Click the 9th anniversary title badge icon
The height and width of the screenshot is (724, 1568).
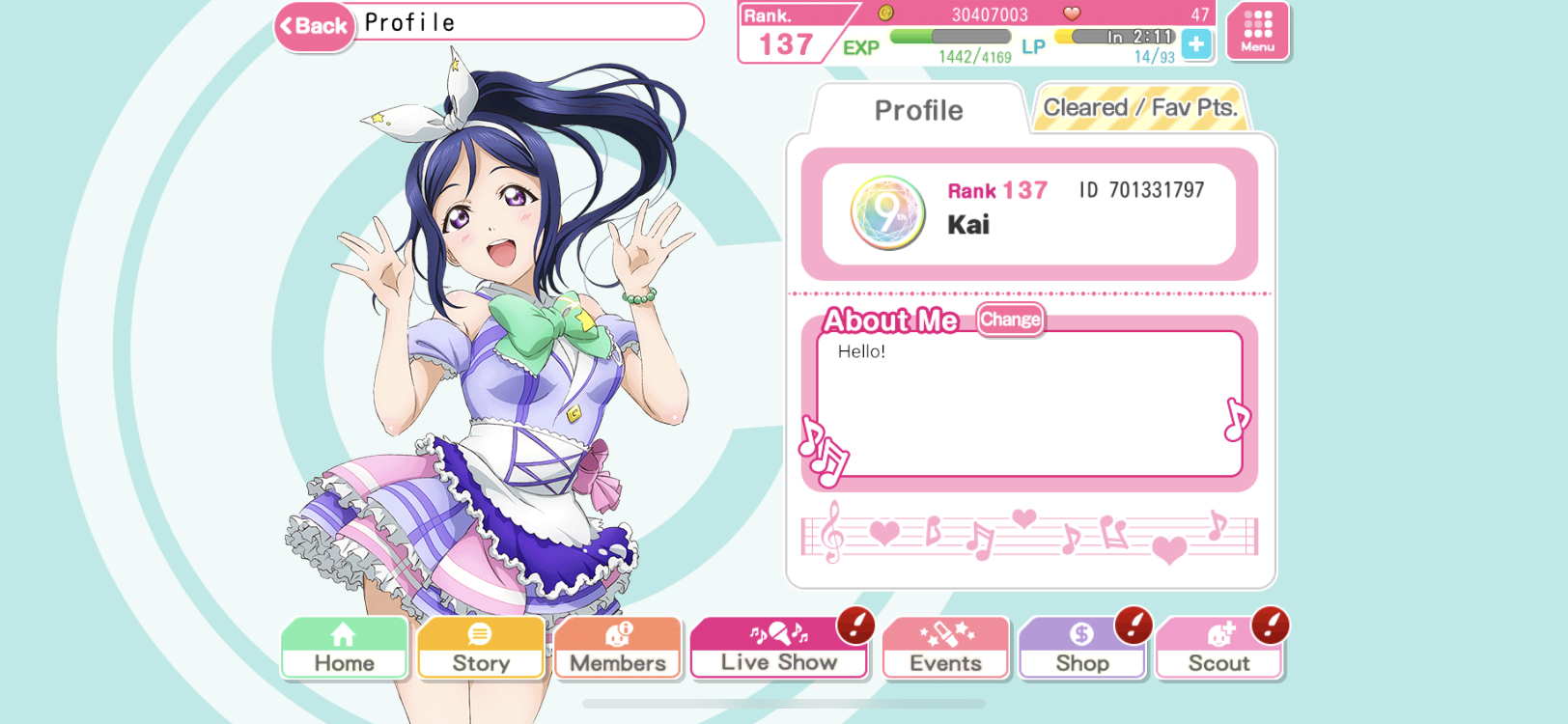tap(887, 213)
